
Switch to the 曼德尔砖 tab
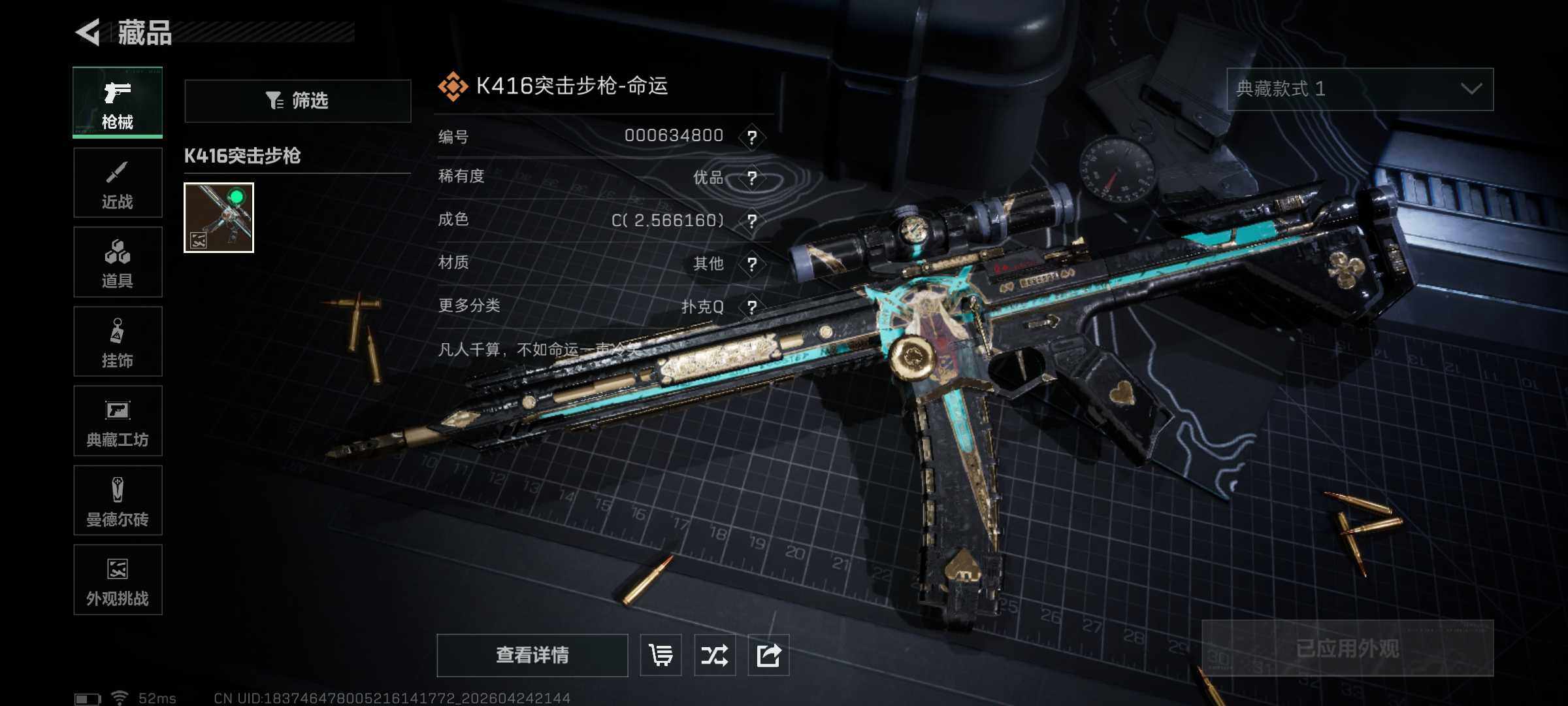[x=118, y=501]
